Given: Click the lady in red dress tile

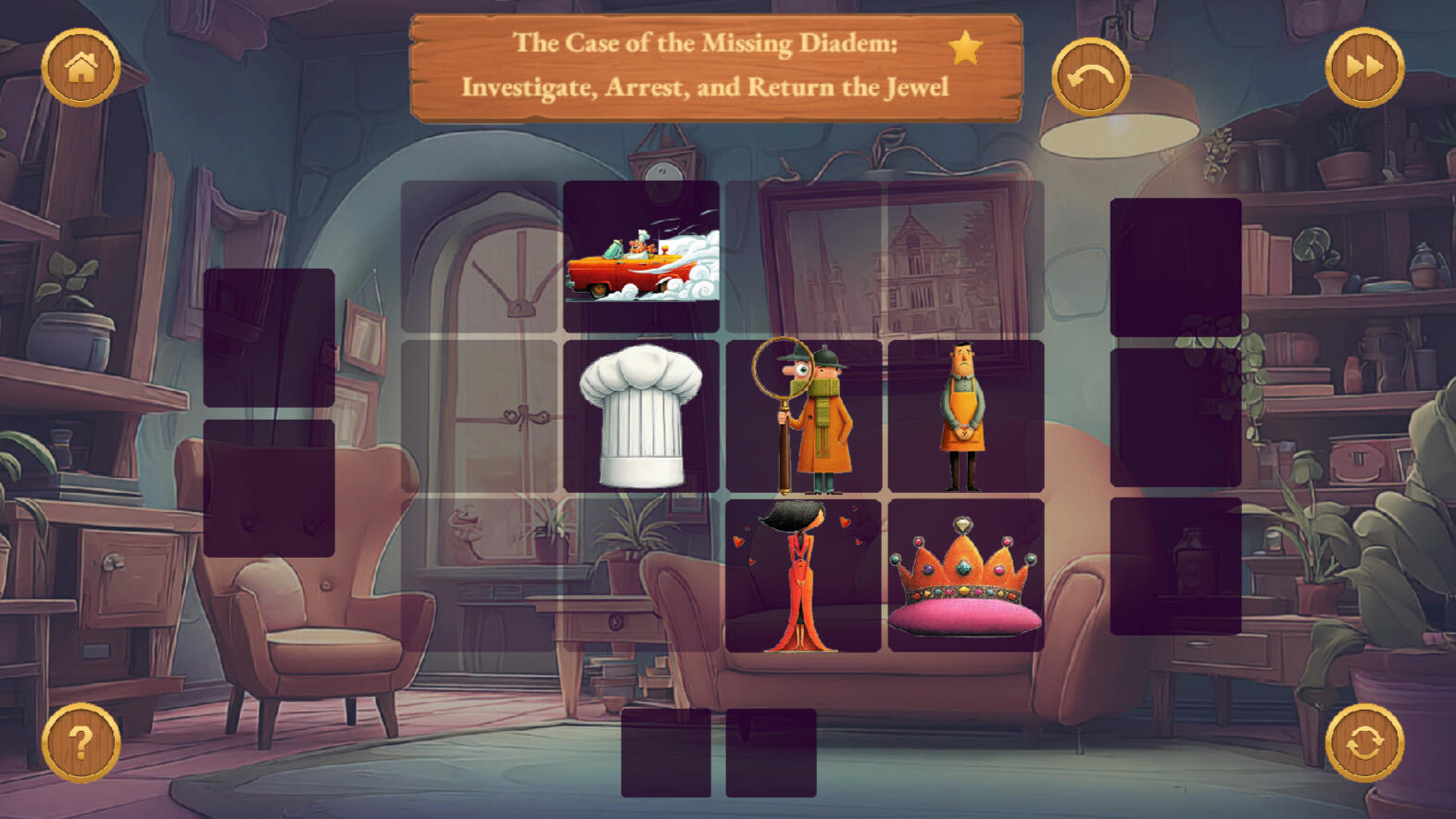Looking at the screenshot, I should [803, 575].
